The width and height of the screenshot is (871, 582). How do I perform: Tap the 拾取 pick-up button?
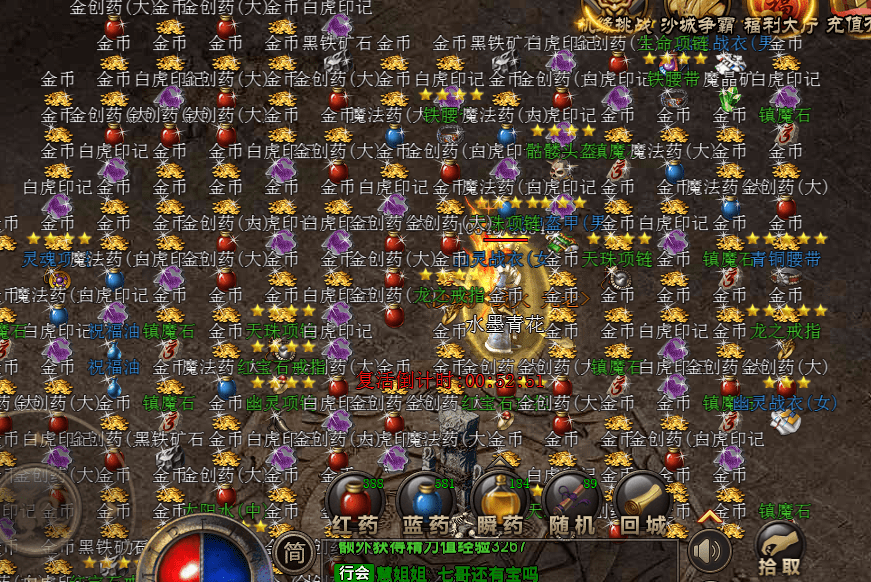779,547
